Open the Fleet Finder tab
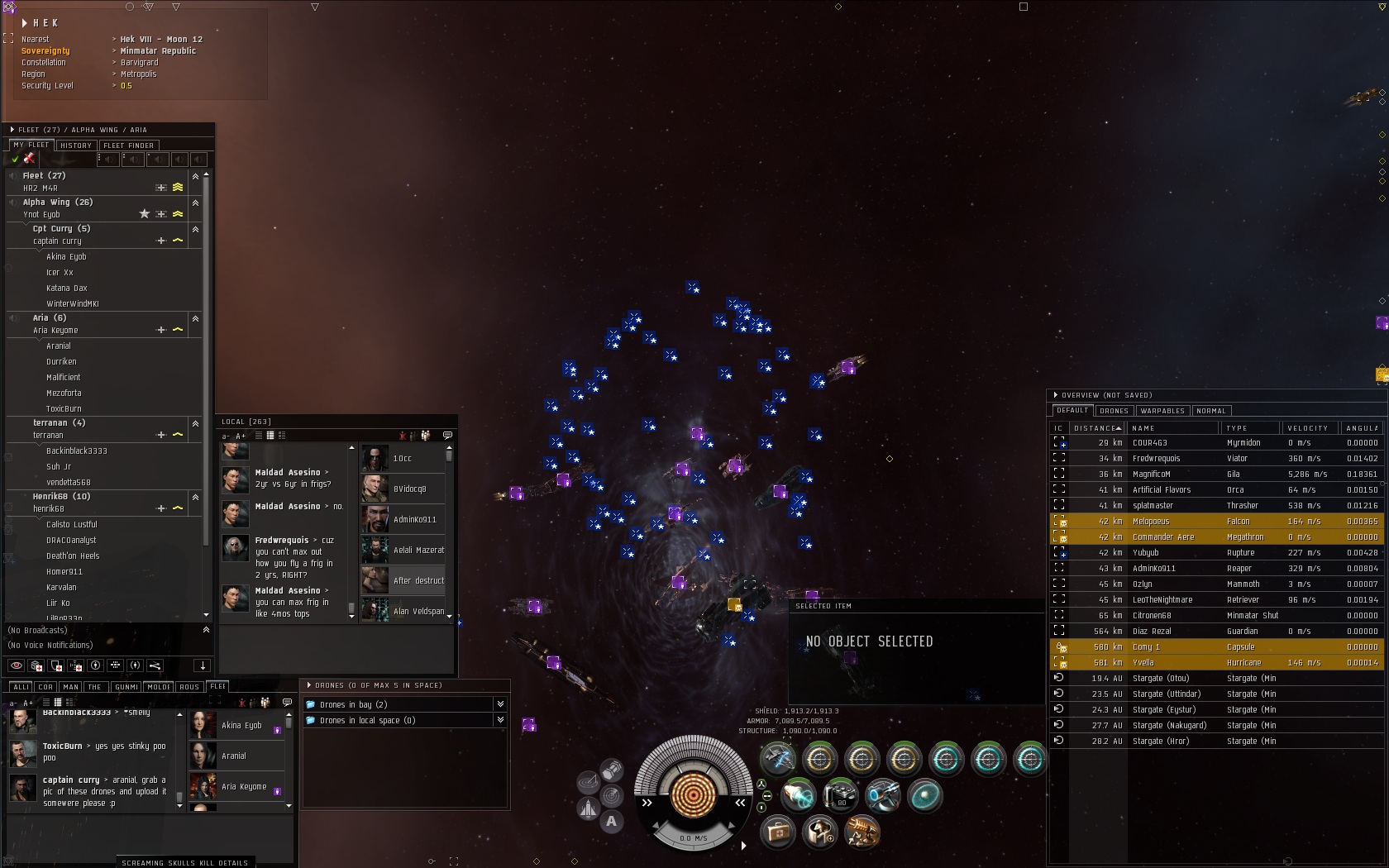 tap(128, 145)
